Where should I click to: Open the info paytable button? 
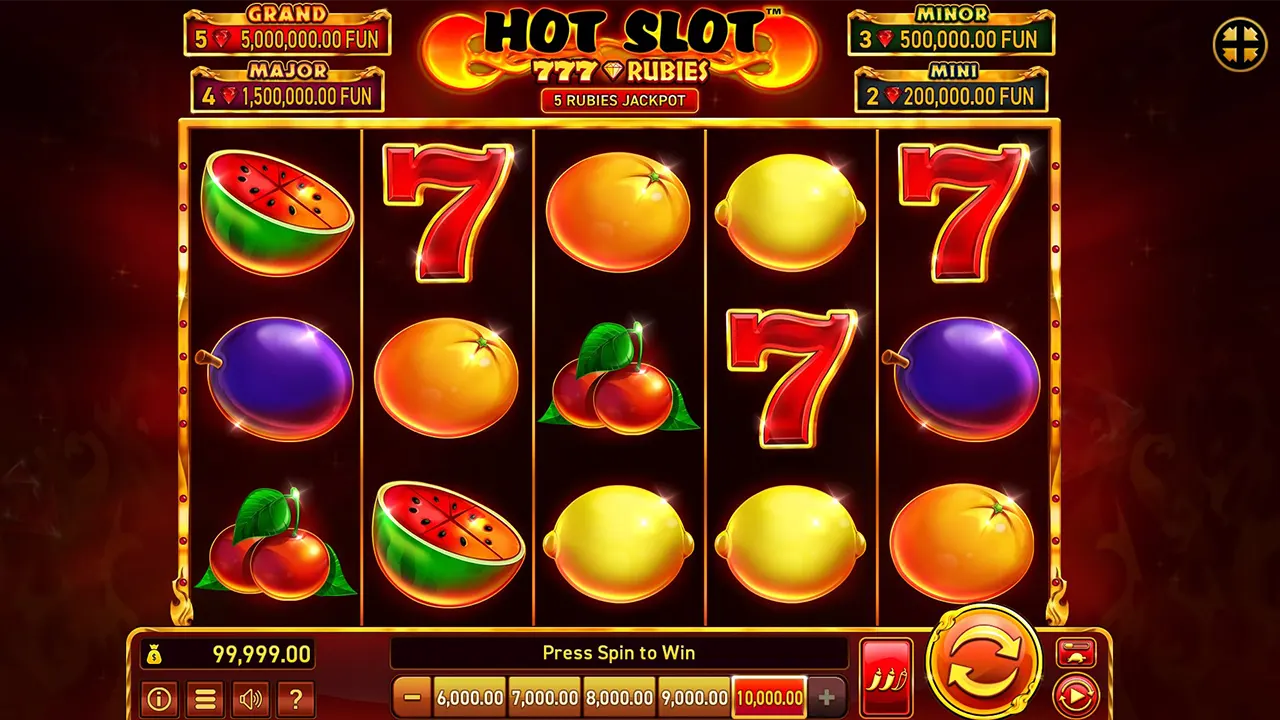159,698
